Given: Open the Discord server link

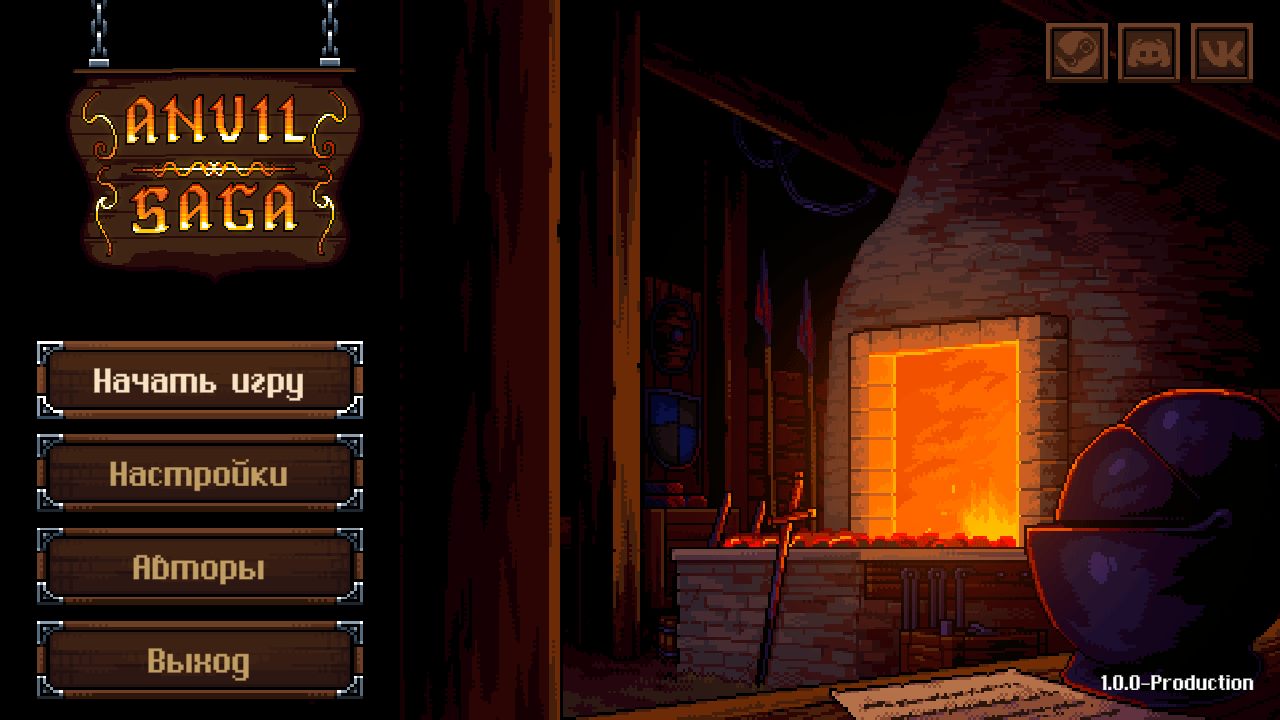Looking at the screenshot, I should [1149, 52].
